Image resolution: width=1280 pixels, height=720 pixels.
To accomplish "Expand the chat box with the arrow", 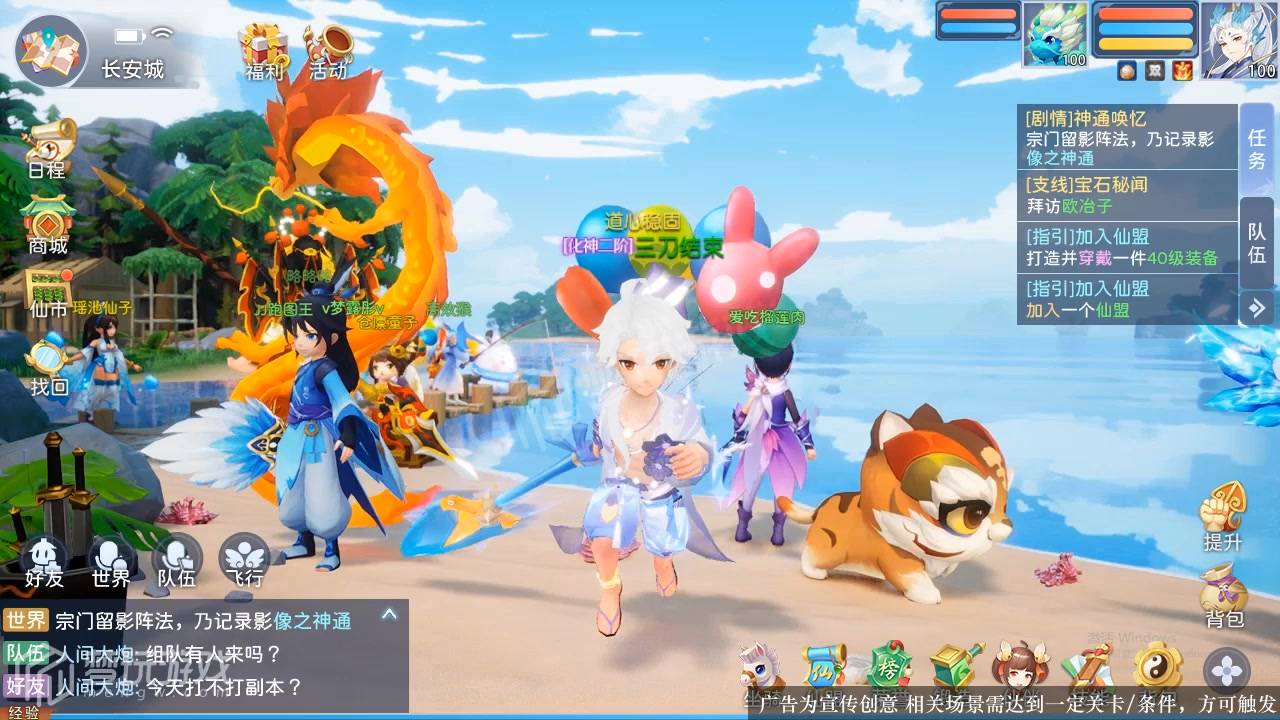I will (389, 615).
